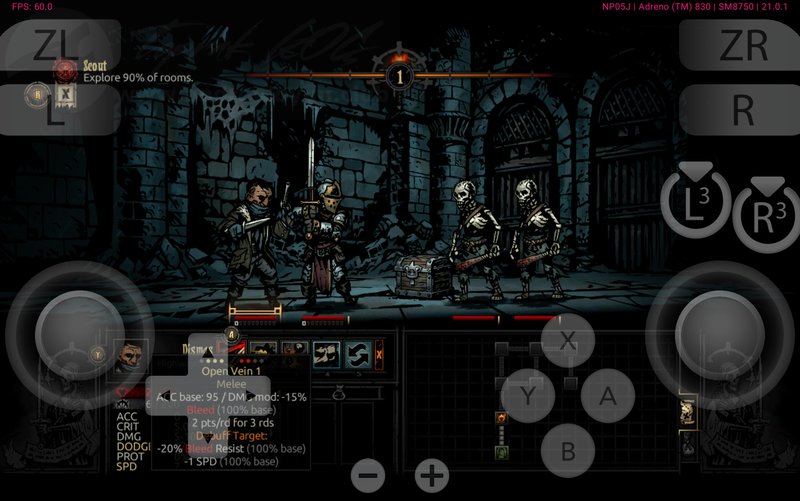800x501 pixels.
Task: Tap the emulator overlay plus button
Action: tap(431, 475)
